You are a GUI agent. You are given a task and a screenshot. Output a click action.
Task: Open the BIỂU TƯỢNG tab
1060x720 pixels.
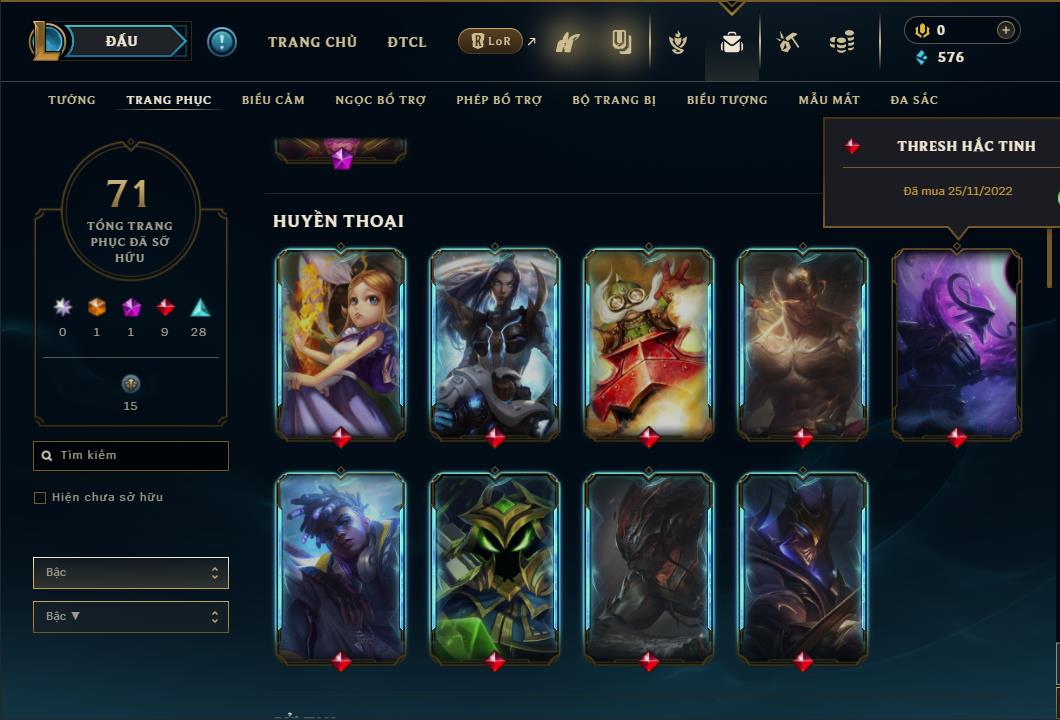(727, 100)
